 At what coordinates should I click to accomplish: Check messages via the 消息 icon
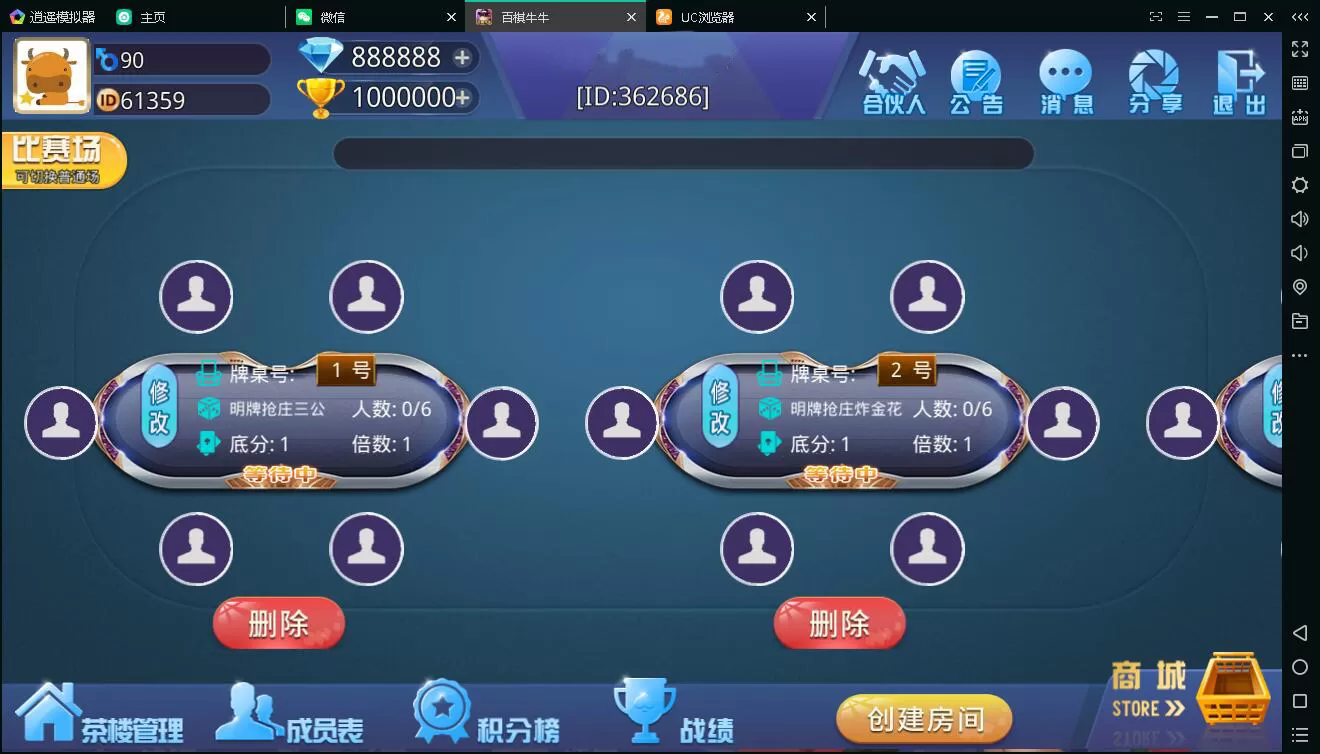pyautogui.click(x=1065, y=80)
